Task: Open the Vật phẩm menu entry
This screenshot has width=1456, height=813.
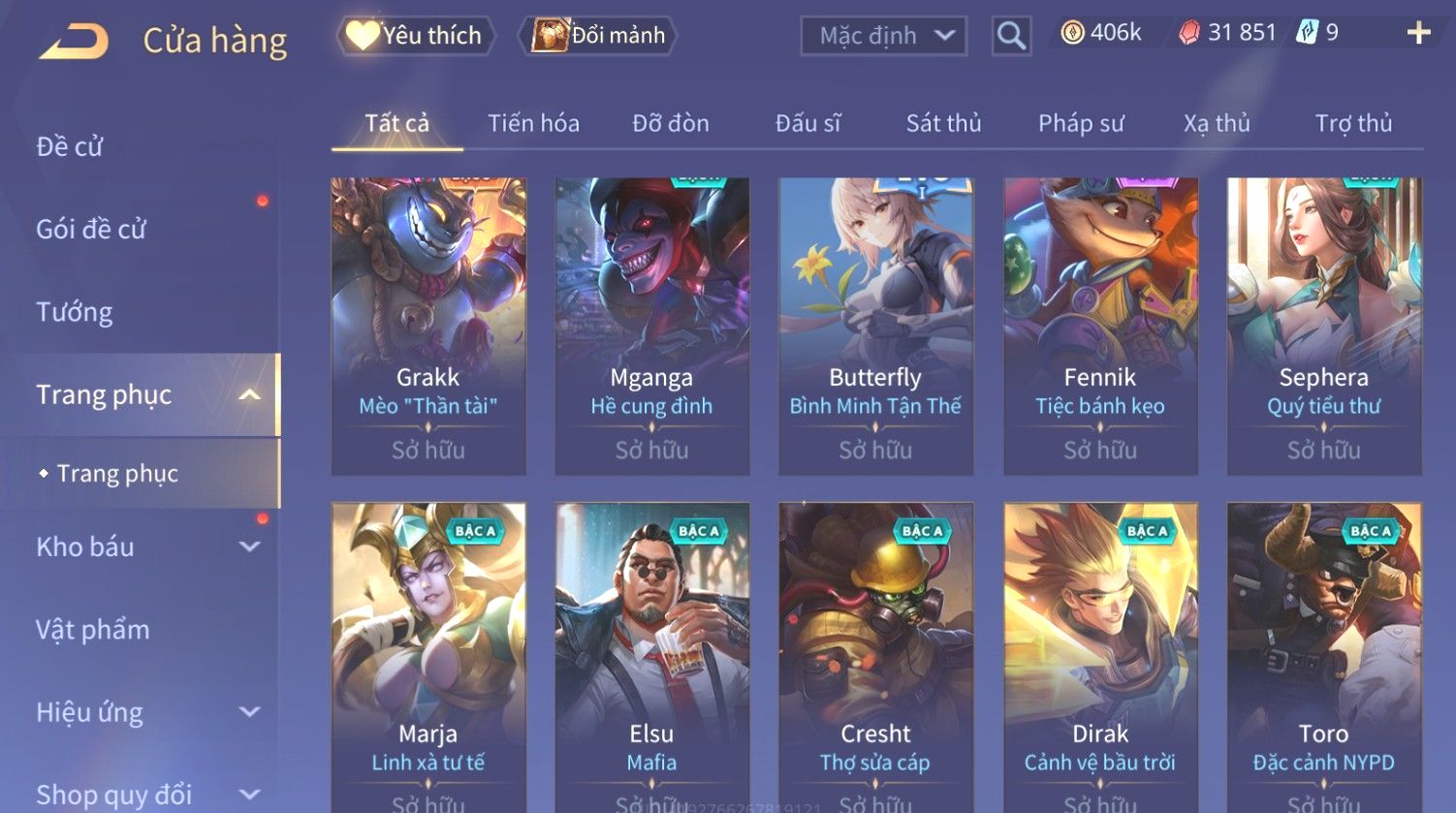Action: (93, 630)
